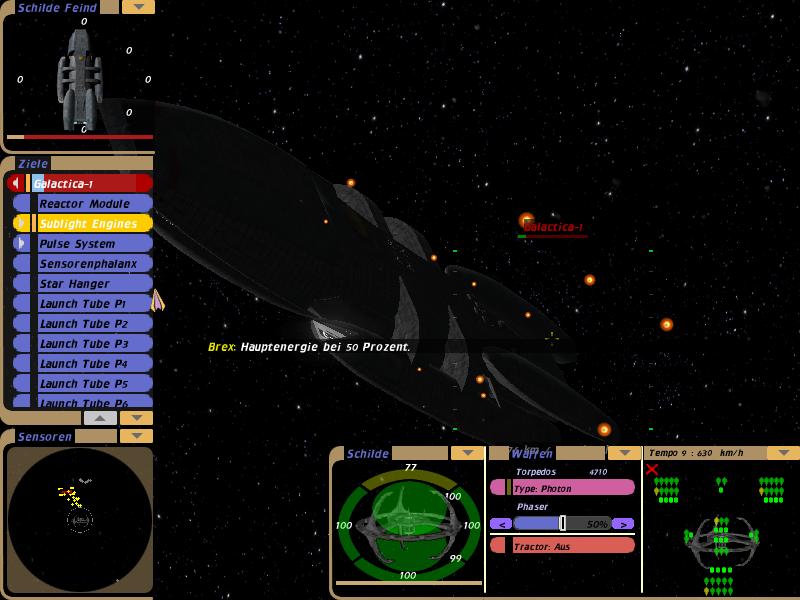
Task: Click the Sensoren radar display
Action: click(79, 519)
